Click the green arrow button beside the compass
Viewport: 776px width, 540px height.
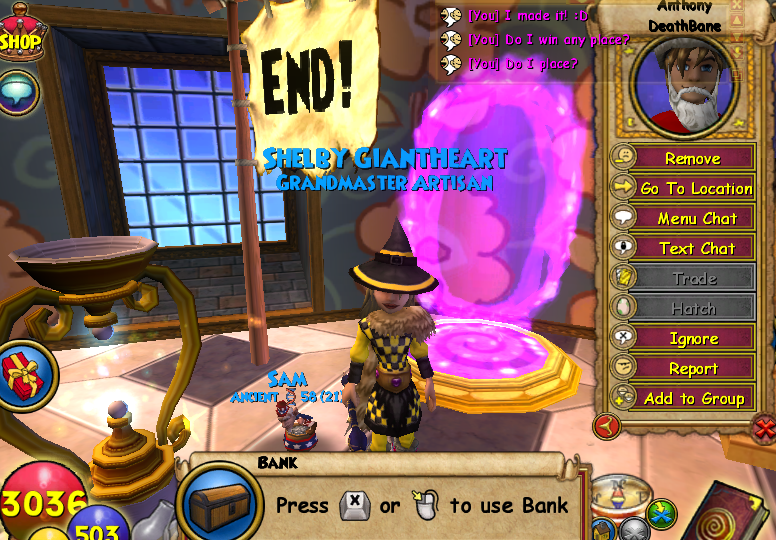coord(661,515)
